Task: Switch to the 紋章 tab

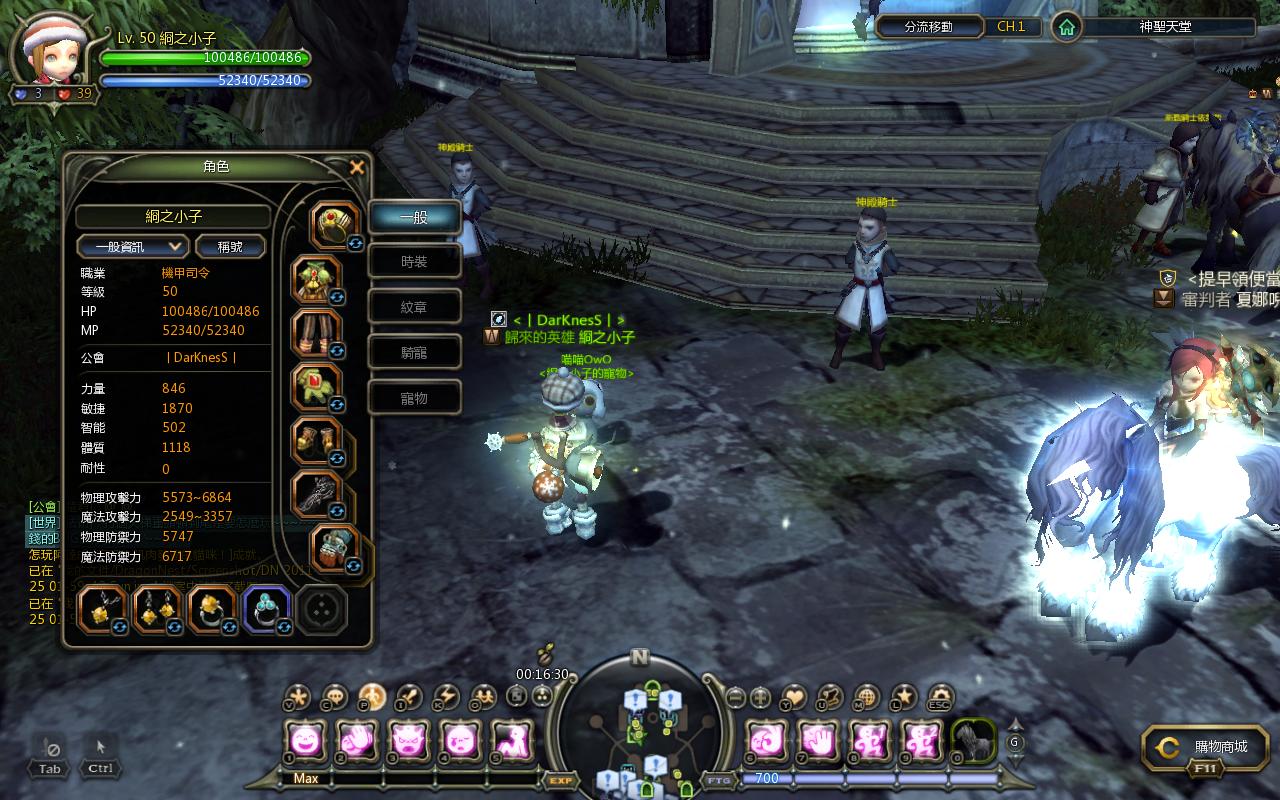Action: 415,307
